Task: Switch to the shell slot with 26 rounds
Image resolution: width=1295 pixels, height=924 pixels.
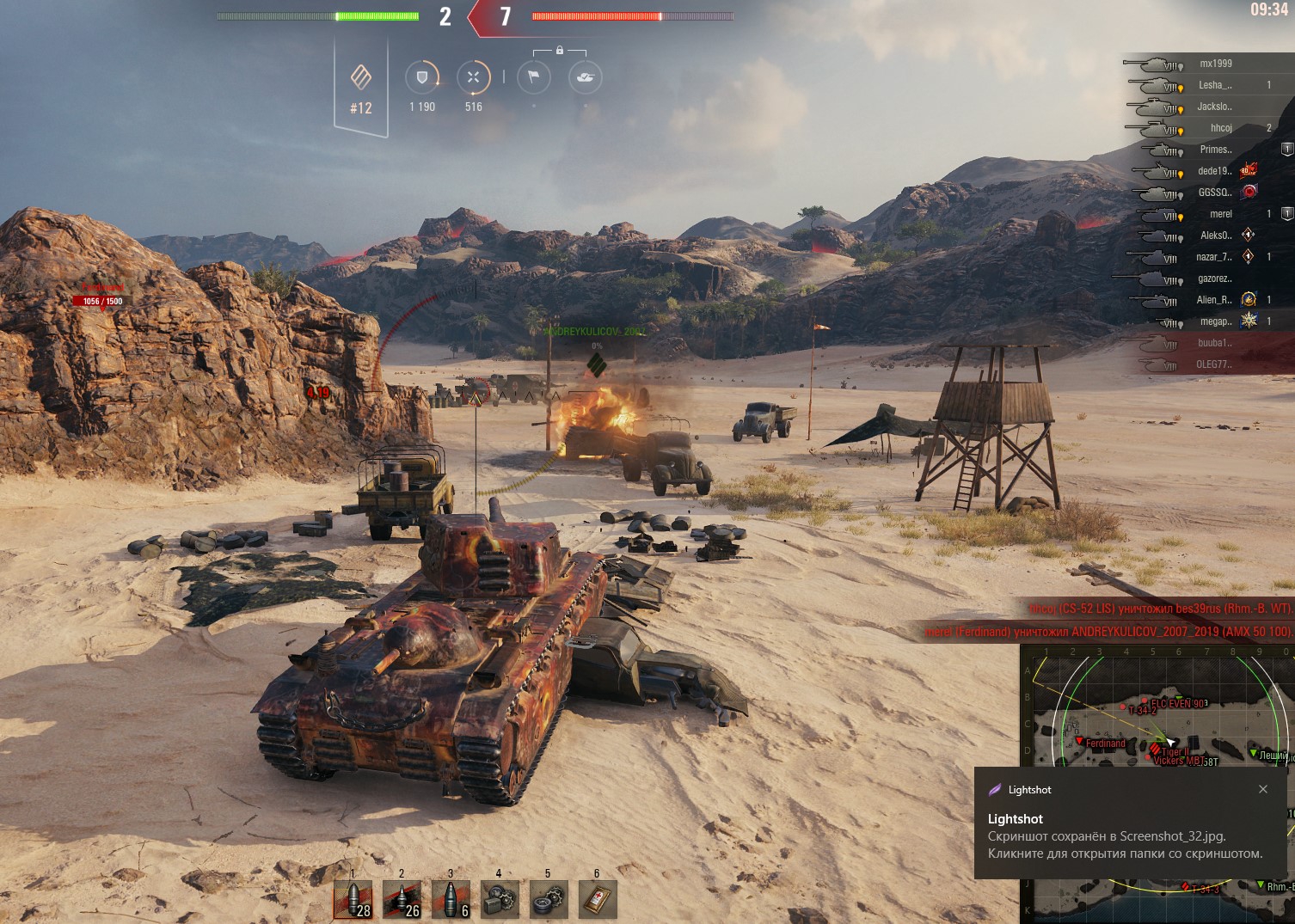Action: 402,900
